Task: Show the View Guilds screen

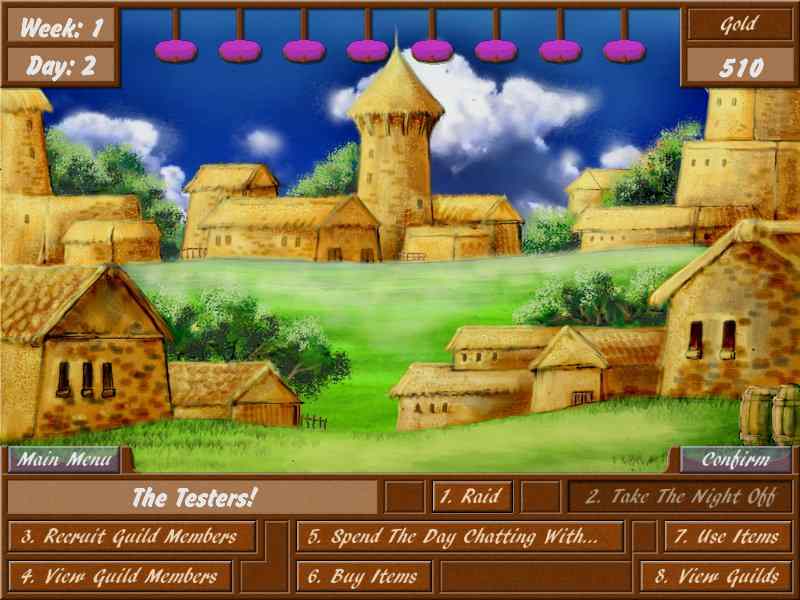Action: tap(716, 576)
